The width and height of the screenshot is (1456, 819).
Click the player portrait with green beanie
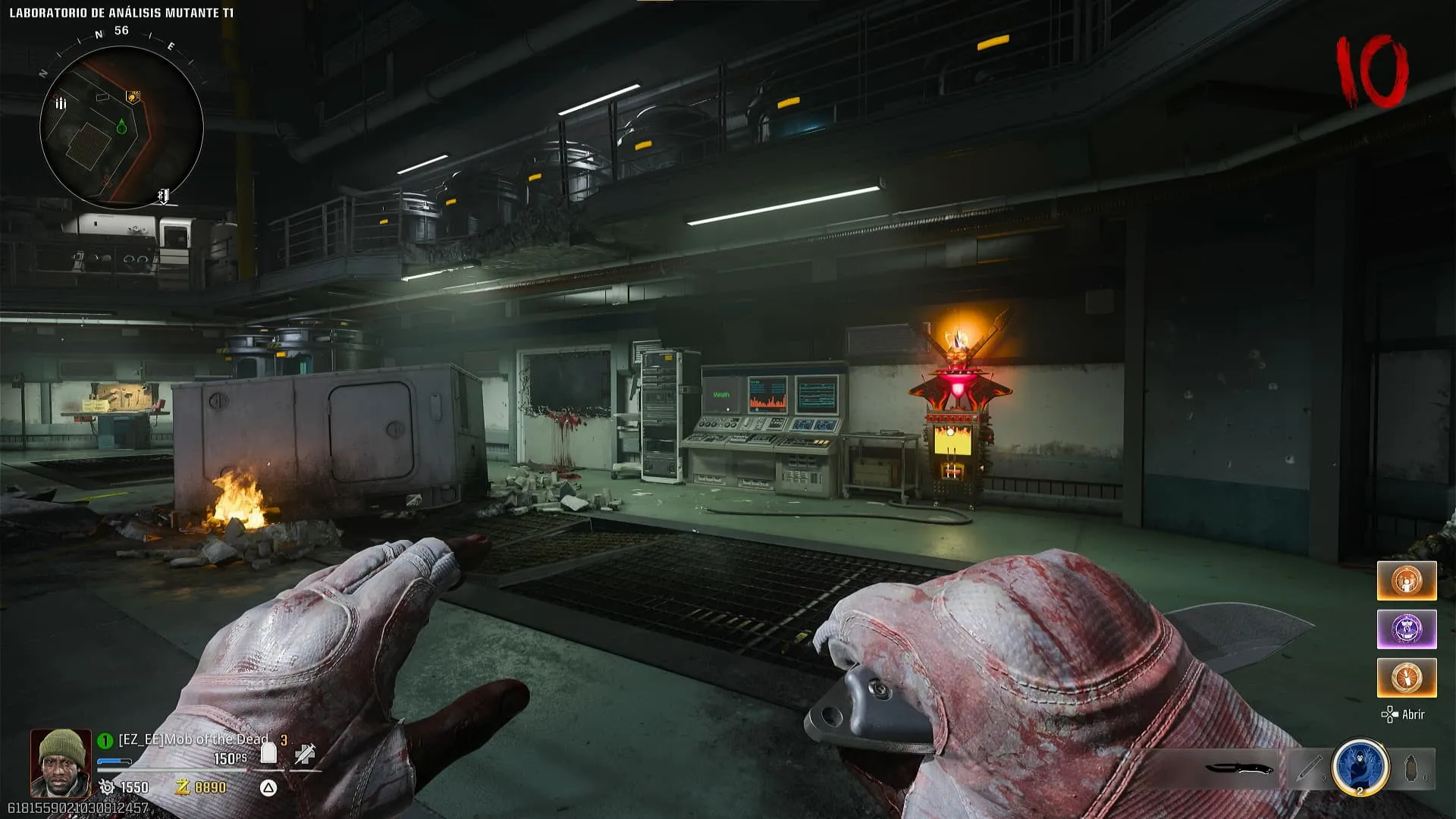pos(60,762)
